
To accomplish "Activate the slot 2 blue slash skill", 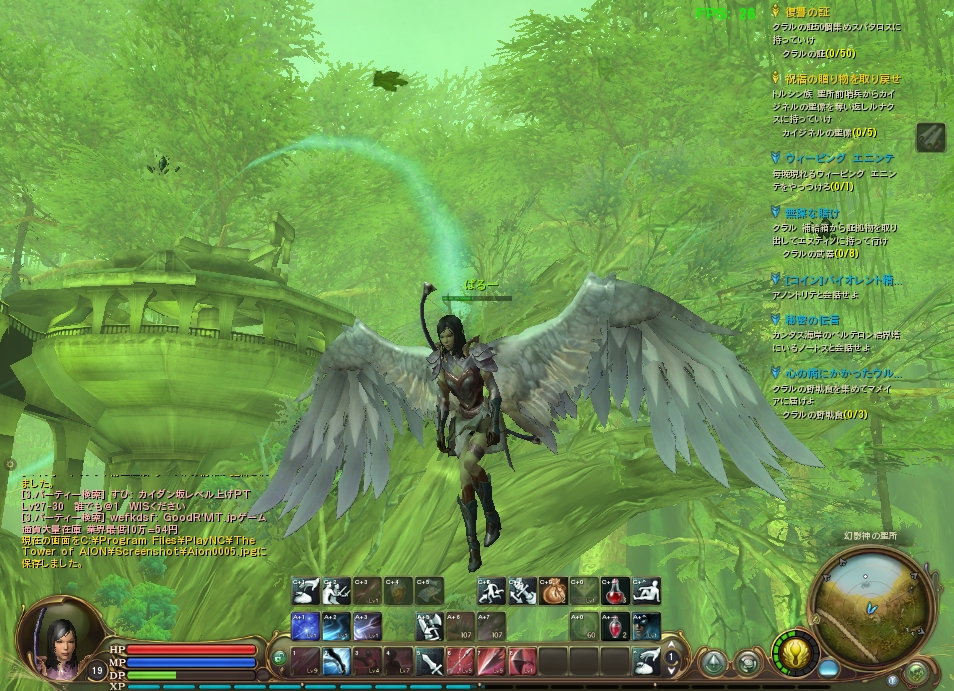I will 336,660.
